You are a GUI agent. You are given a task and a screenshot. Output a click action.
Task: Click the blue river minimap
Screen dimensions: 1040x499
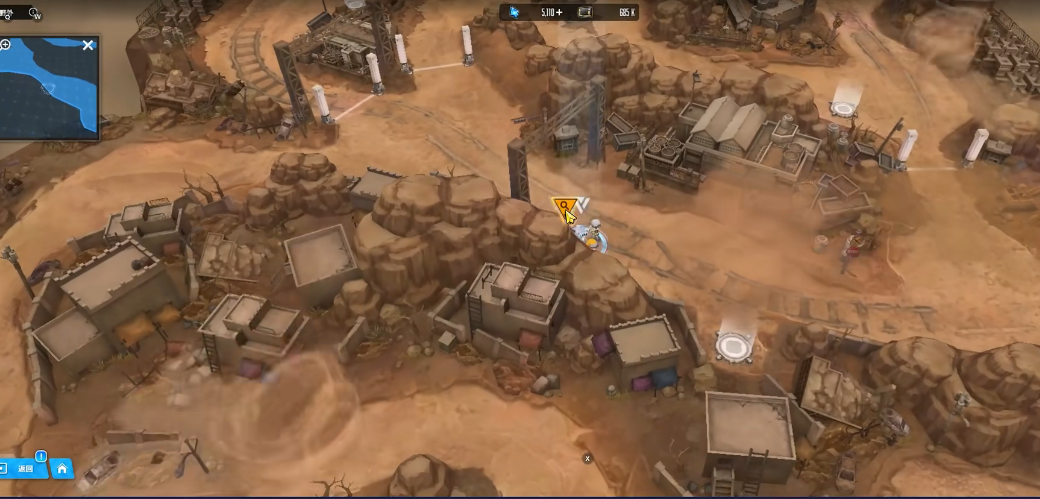(48, 90)
